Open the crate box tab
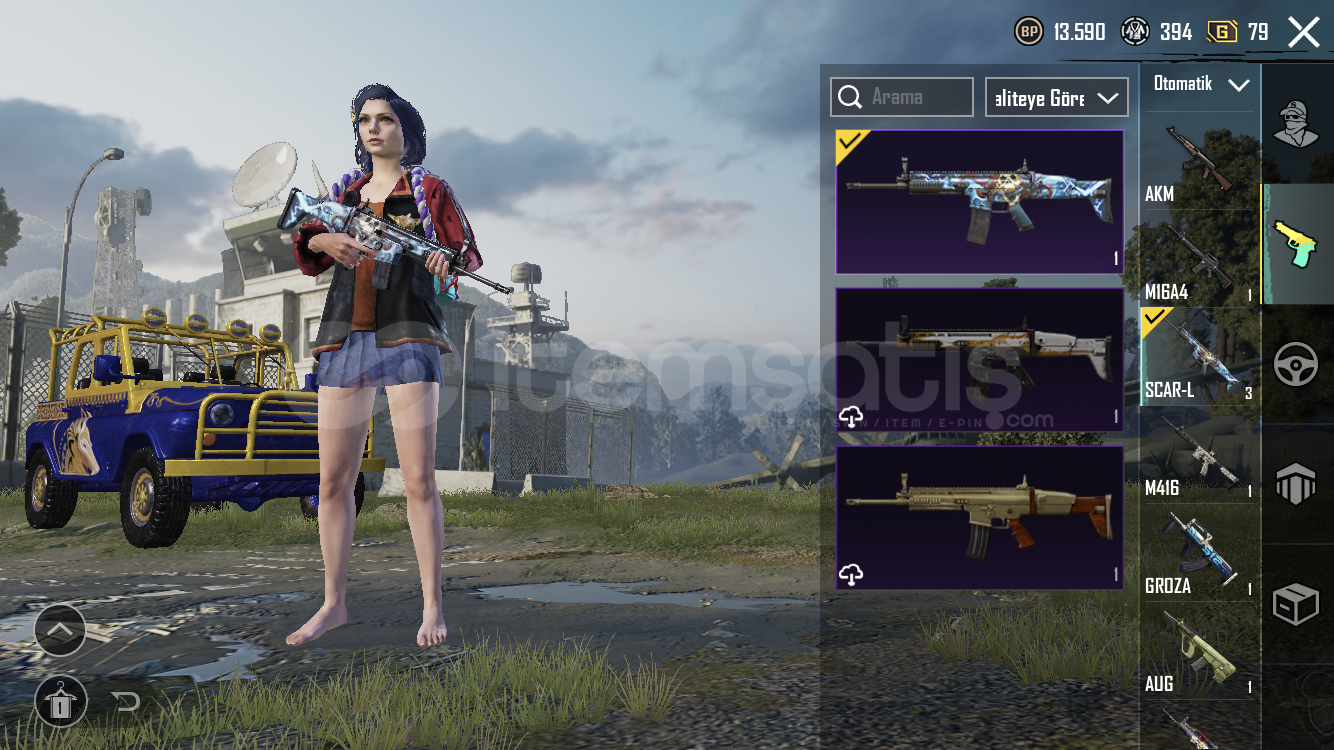The image size is (1334, 750). coord(1296,604)
